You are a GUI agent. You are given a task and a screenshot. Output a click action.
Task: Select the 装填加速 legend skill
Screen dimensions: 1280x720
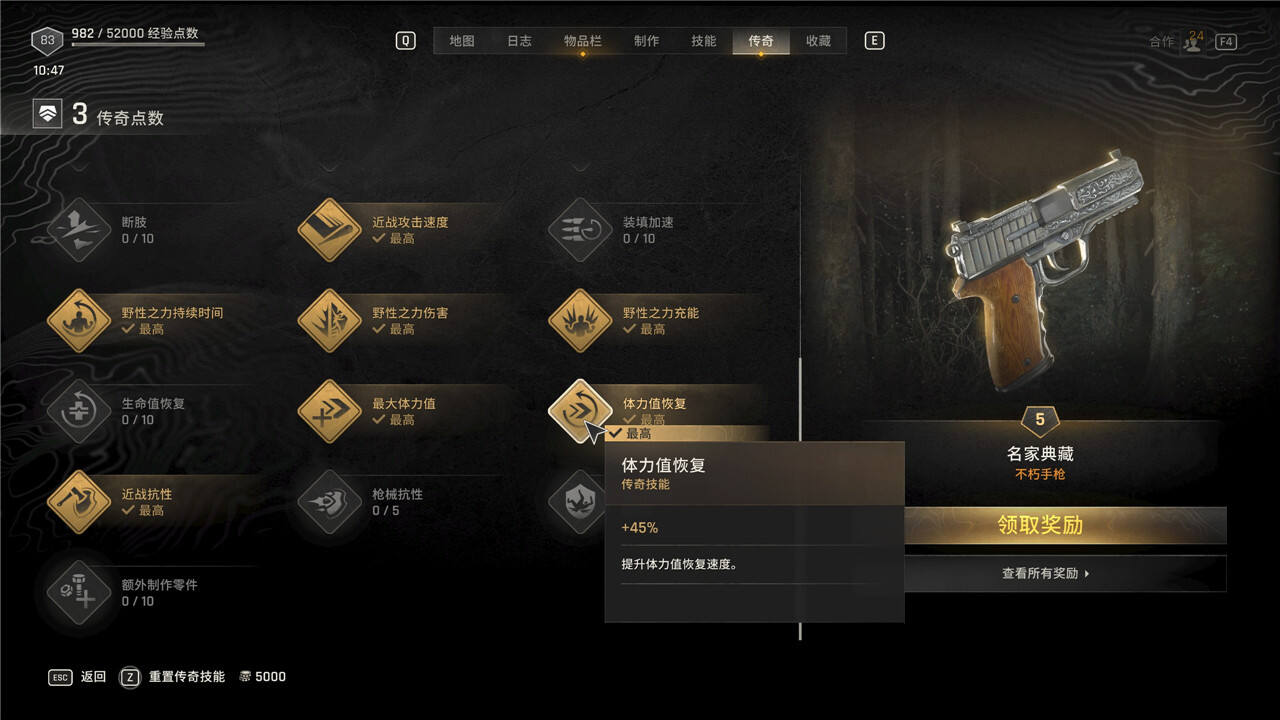click(x=580, y=230)
